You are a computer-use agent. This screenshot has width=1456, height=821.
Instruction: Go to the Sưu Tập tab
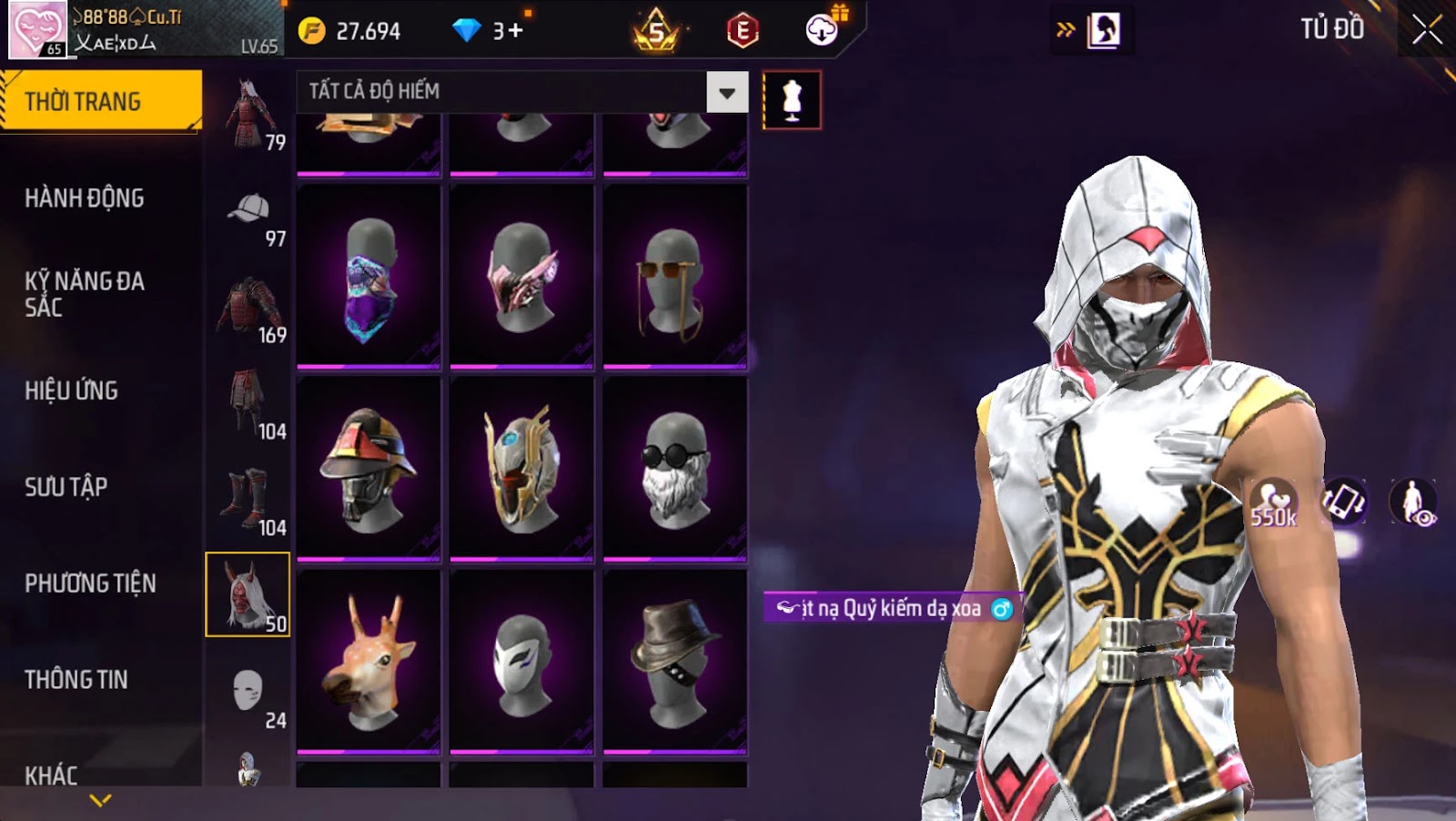[x=66, y=487]
